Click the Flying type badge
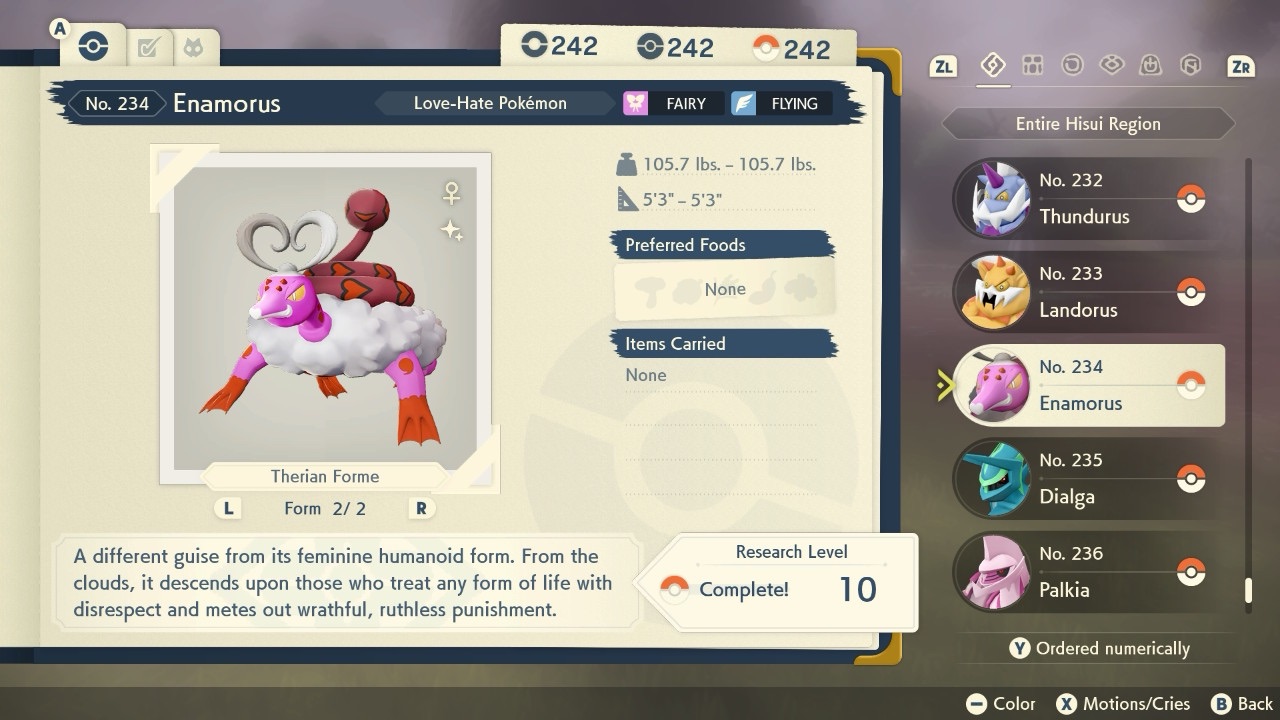Screen dimensions: 1280x720 tap(781, 104)
